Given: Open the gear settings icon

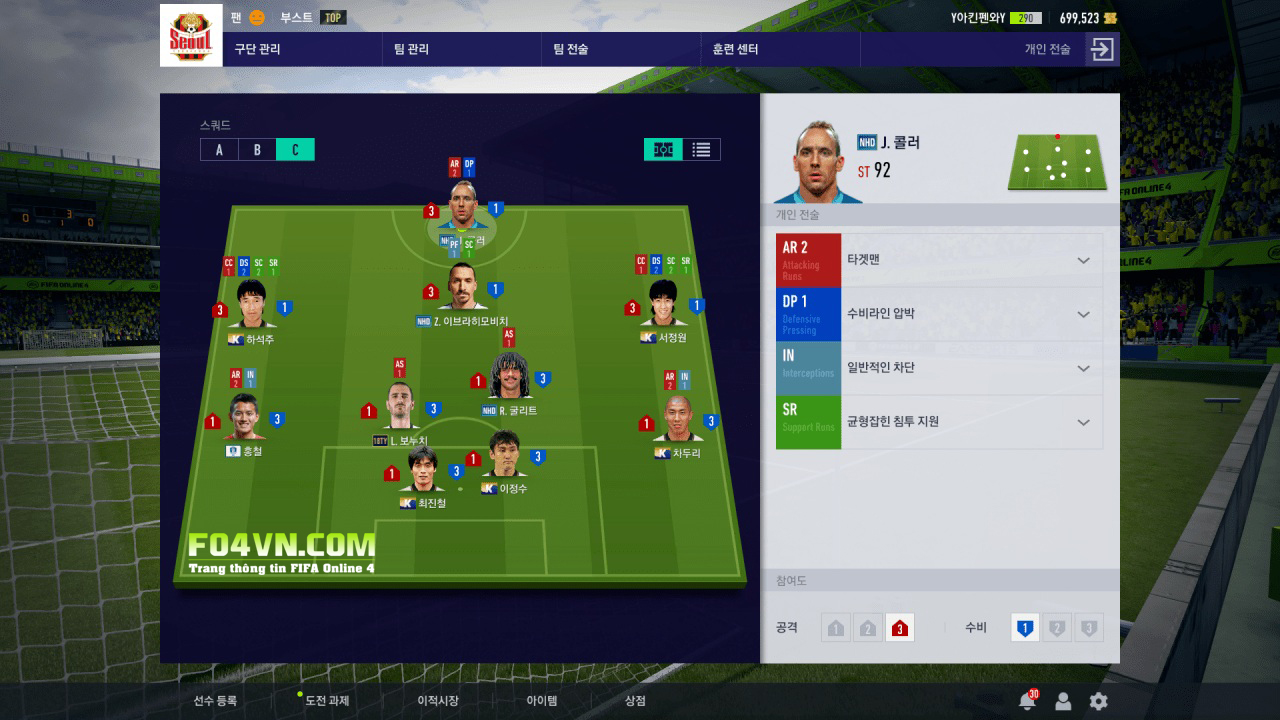Looking at the screenshot, I should [1098, 701].
